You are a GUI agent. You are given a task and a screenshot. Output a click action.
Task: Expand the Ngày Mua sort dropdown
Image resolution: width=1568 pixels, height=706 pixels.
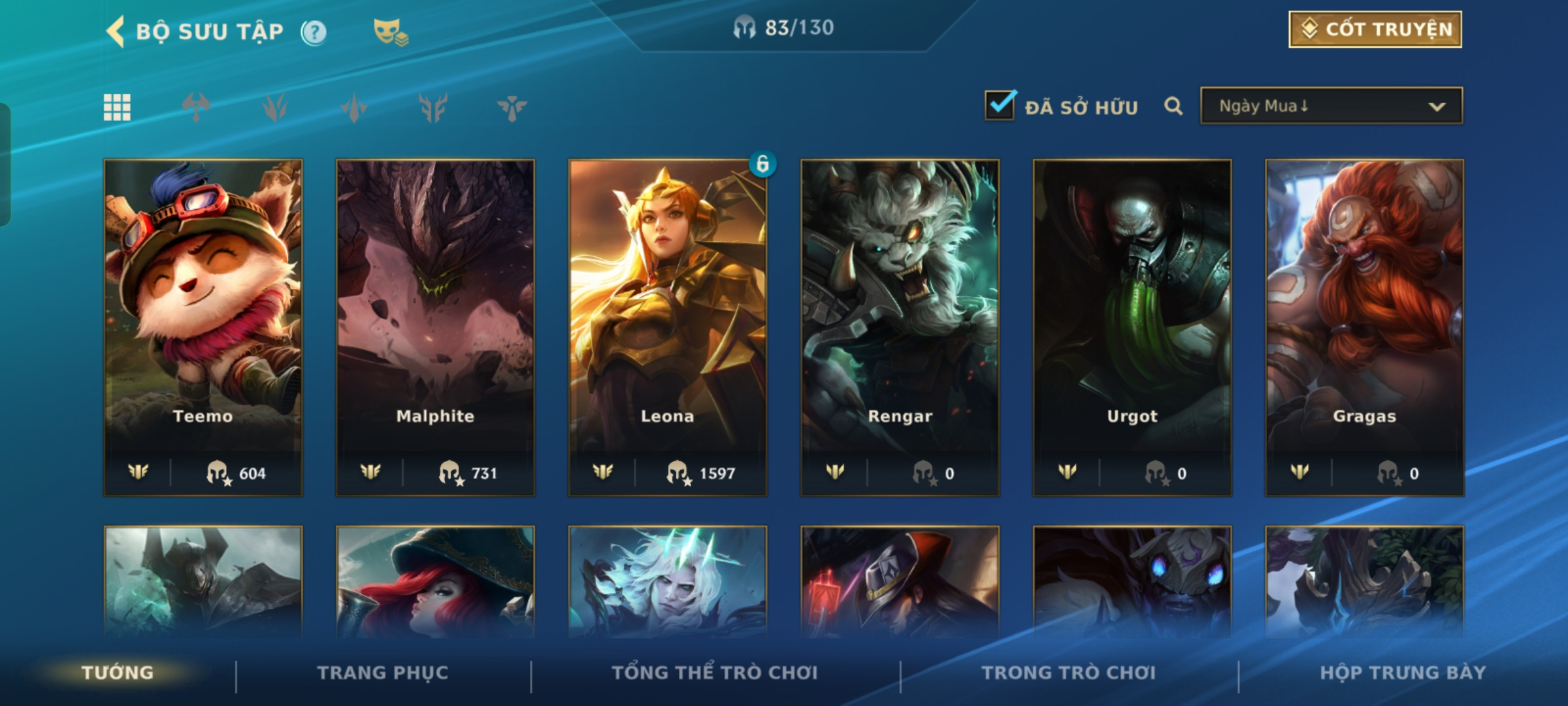[x=1331, y=106]
